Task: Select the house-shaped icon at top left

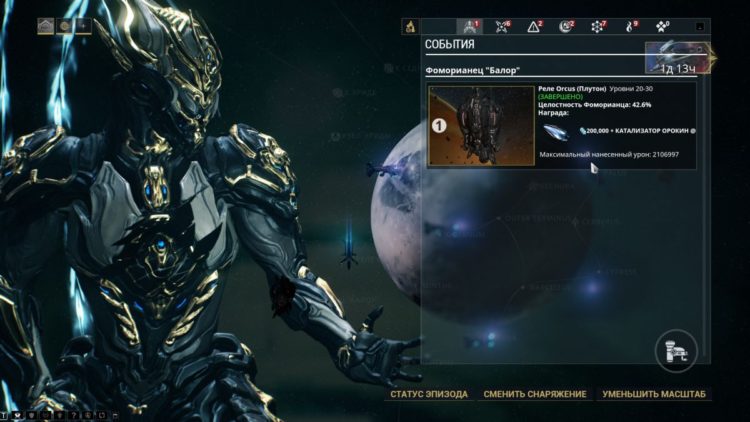Action: (46, 26)
